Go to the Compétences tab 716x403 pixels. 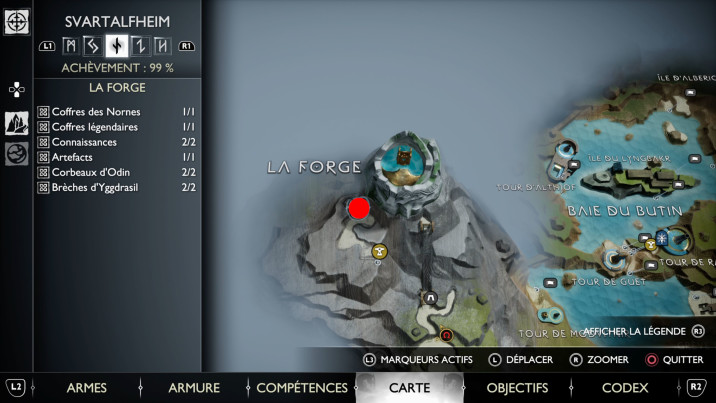point(301,388)
